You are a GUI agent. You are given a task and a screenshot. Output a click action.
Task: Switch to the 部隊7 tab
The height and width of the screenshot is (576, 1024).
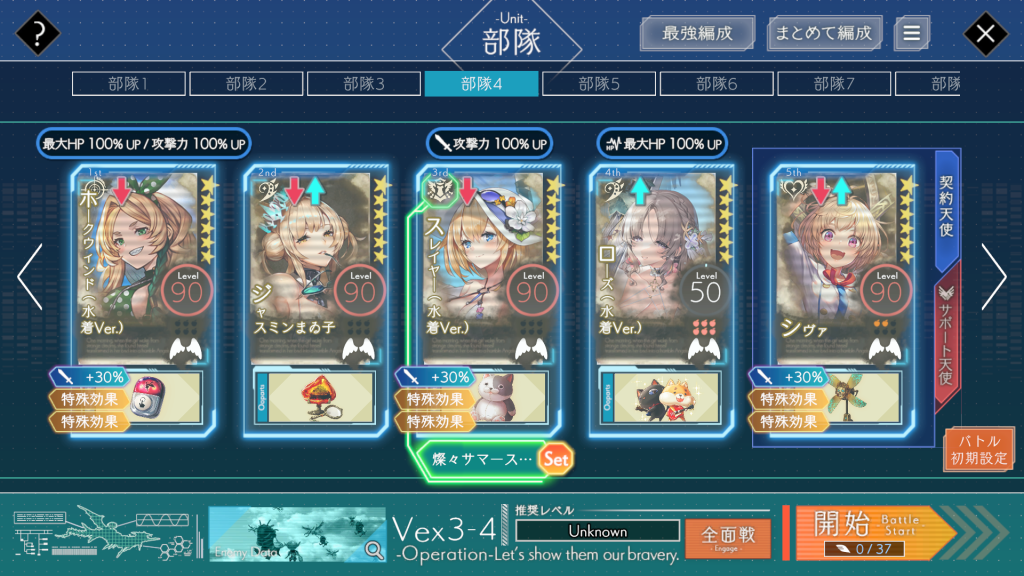[834, 84]
